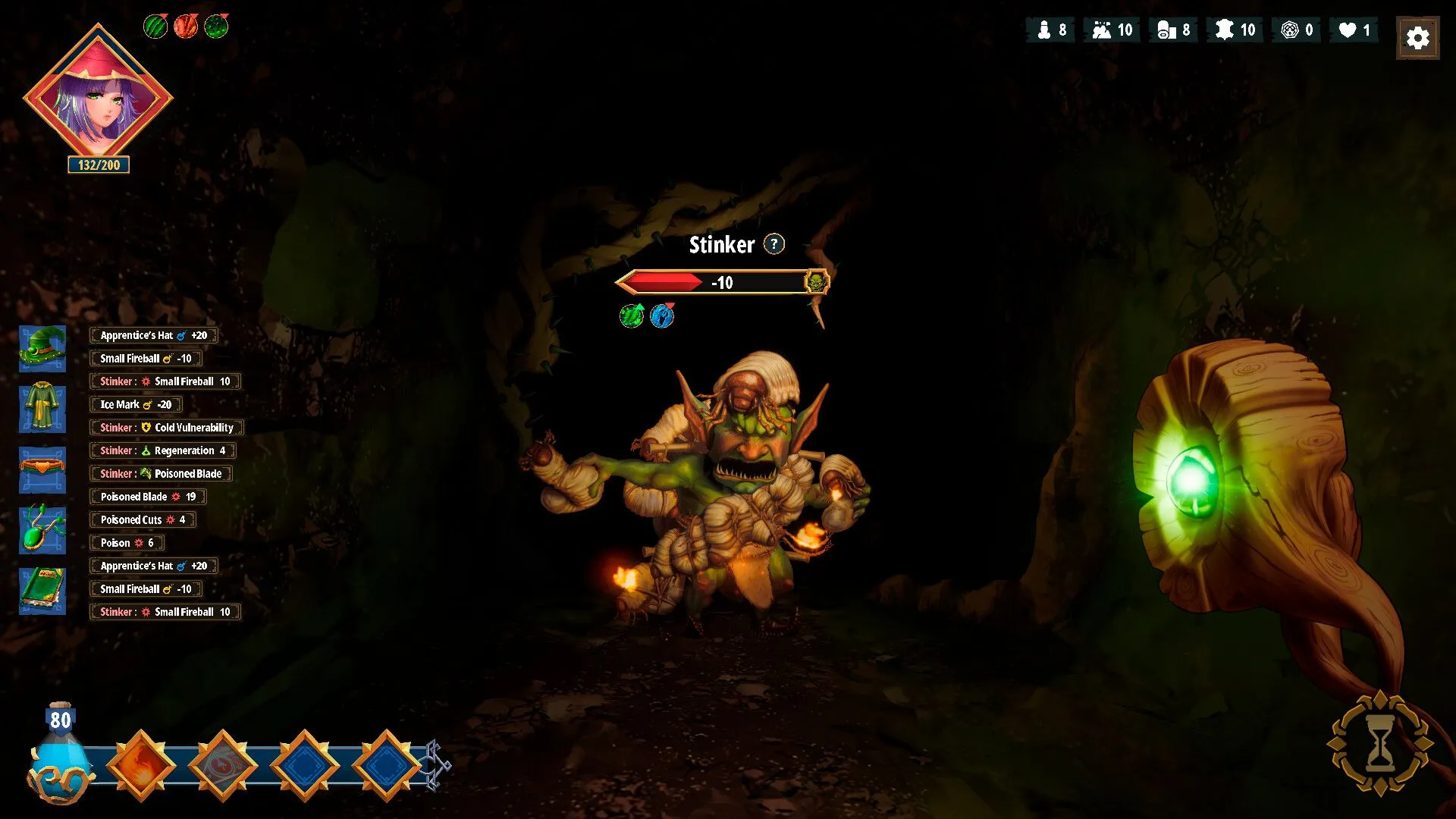Inspect Stinker's blue cold vulnerability debuff icon

coord(662,315)
